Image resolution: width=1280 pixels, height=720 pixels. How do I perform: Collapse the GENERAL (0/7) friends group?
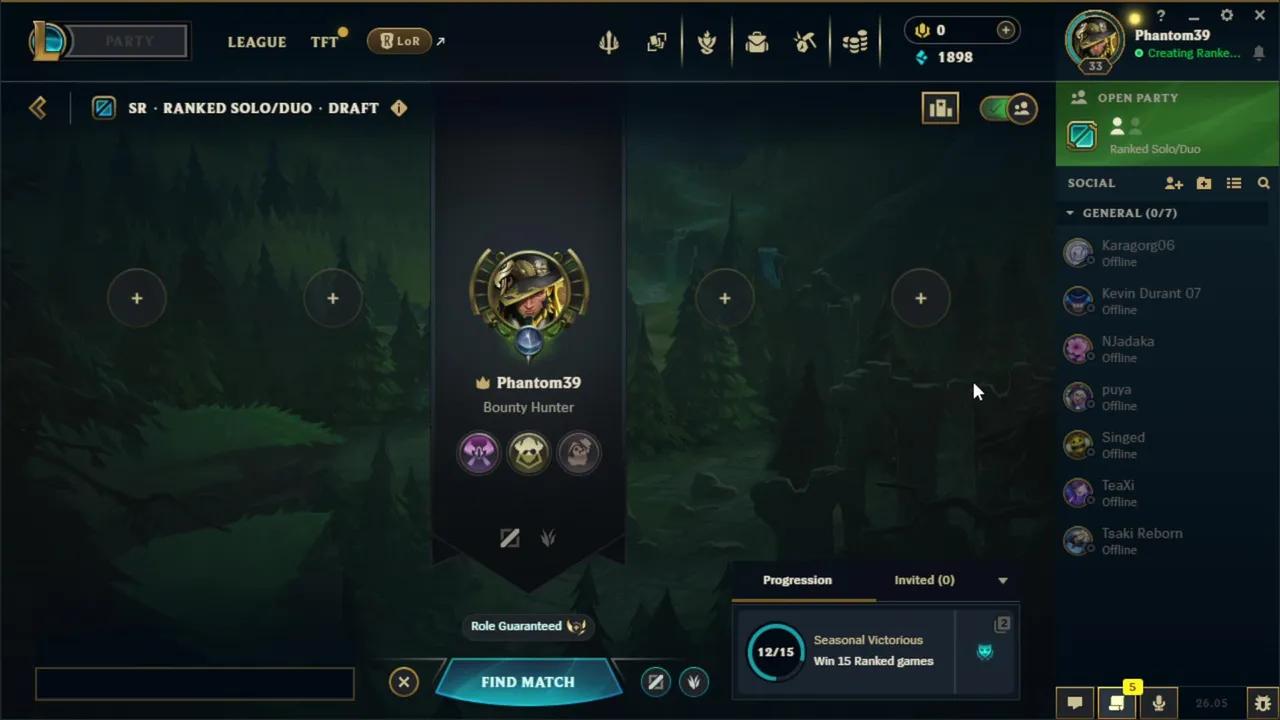pos(1070,213)
